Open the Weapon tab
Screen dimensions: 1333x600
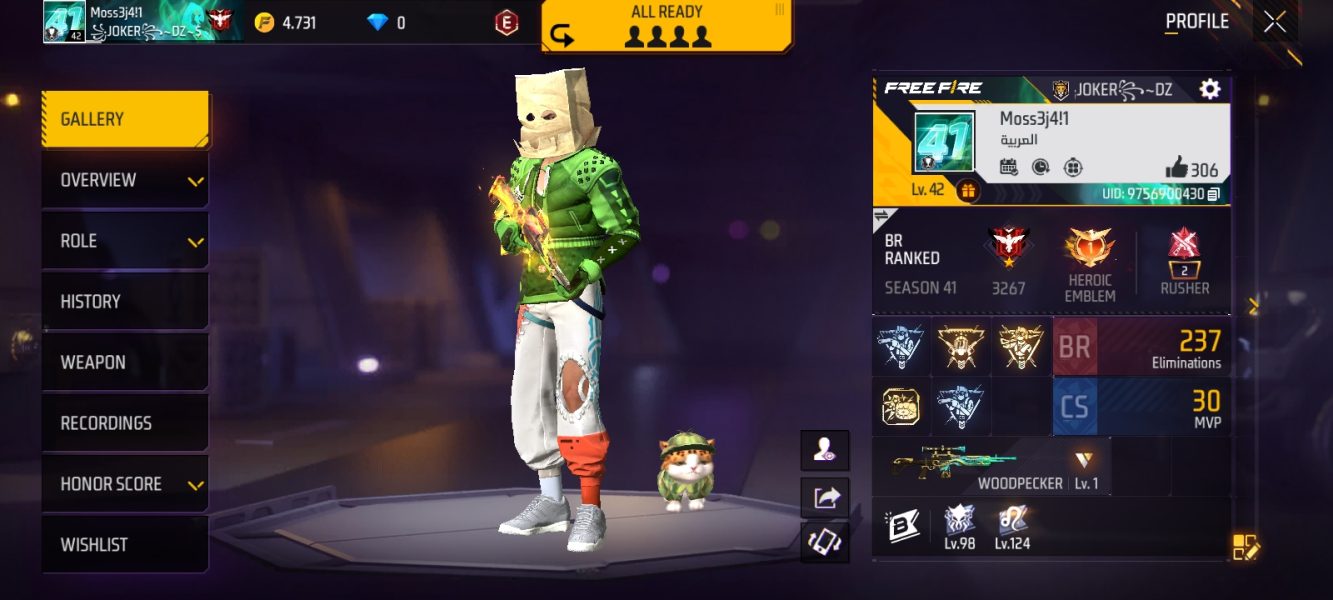125,362
